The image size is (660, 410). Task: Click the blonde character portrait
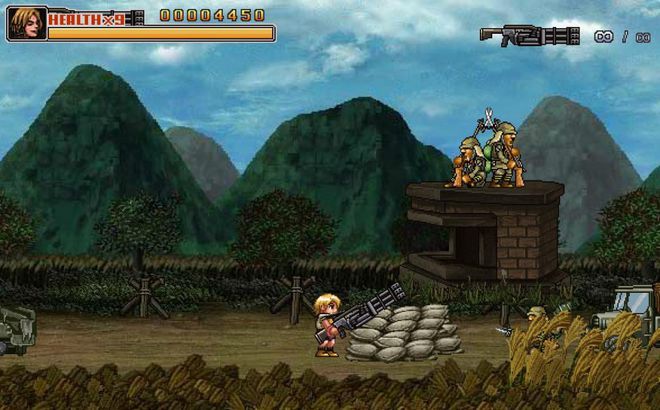pyautogui.click(x=26, y=23)
